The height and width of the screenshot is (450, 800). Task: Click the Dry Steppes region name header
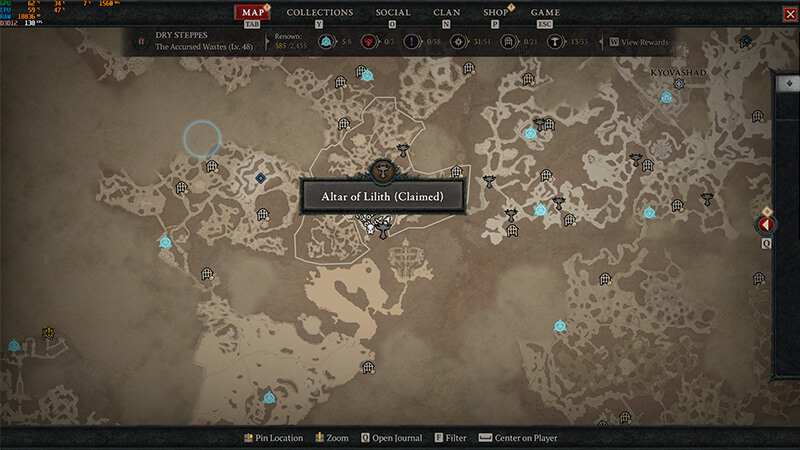coord(180,34)
